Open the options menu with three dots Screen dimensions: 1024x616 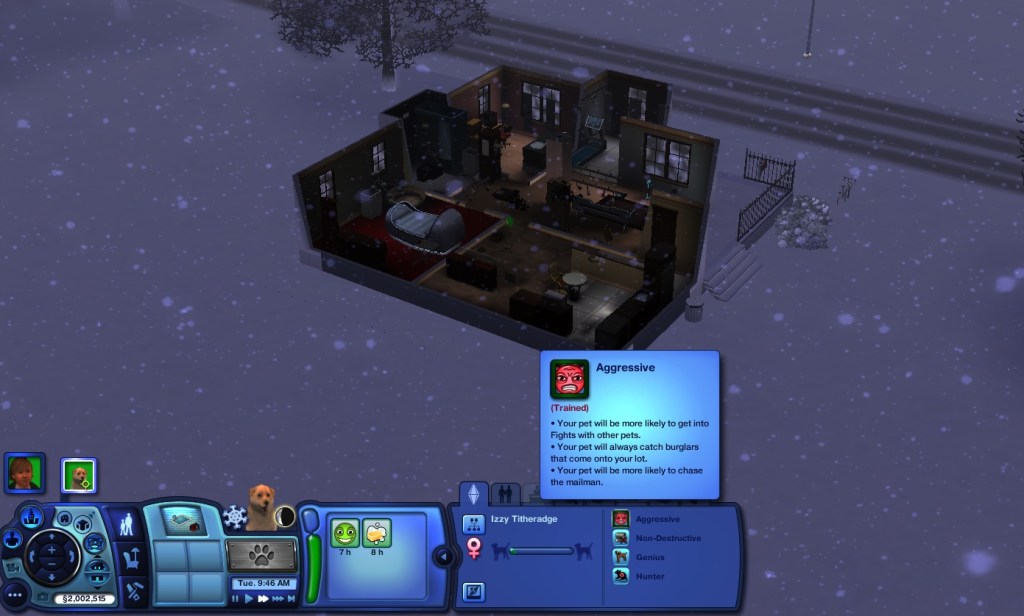tap(15, 594)
